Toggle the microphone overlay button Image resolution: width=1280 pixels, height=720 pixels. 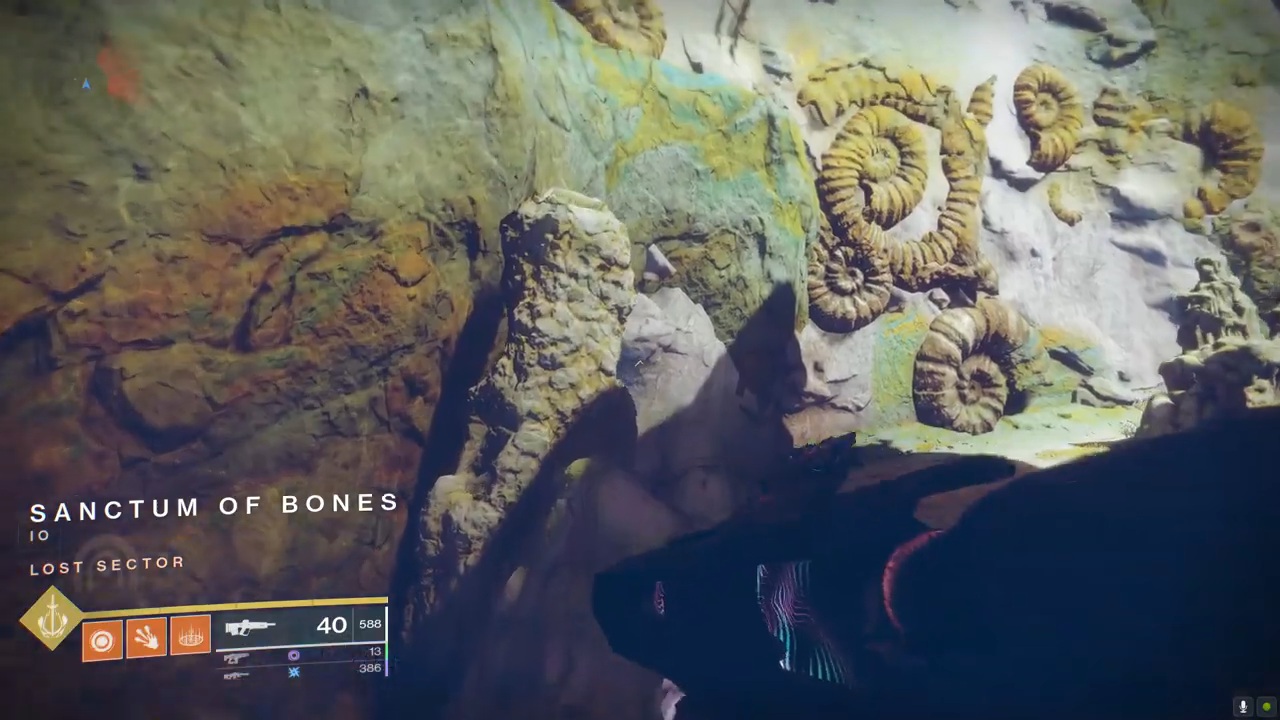[1243, 706]
